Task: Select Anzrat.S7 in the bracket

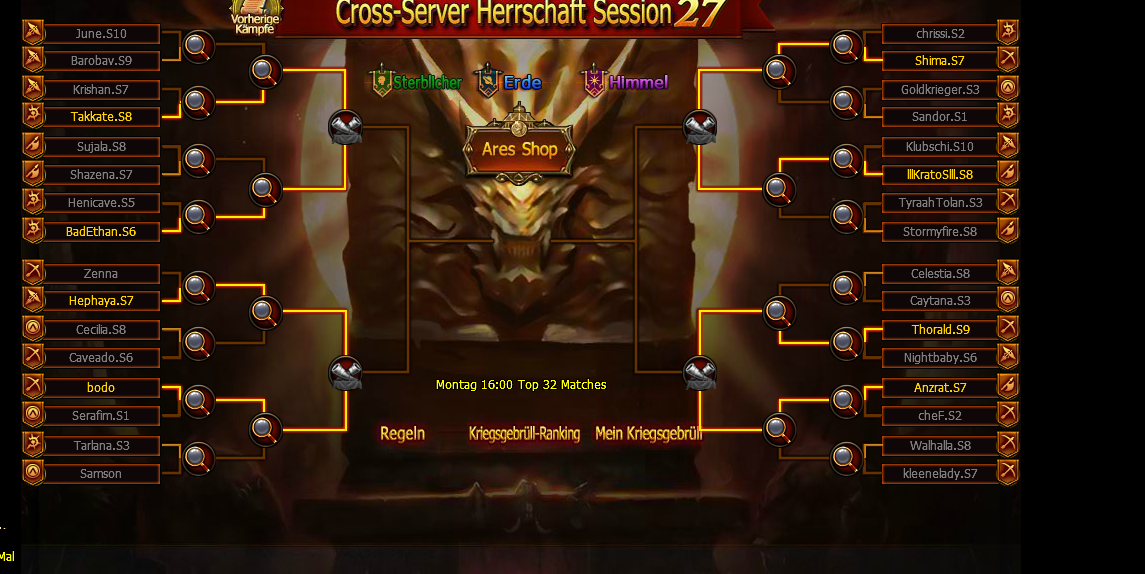Action: click(x=939, y=388)
